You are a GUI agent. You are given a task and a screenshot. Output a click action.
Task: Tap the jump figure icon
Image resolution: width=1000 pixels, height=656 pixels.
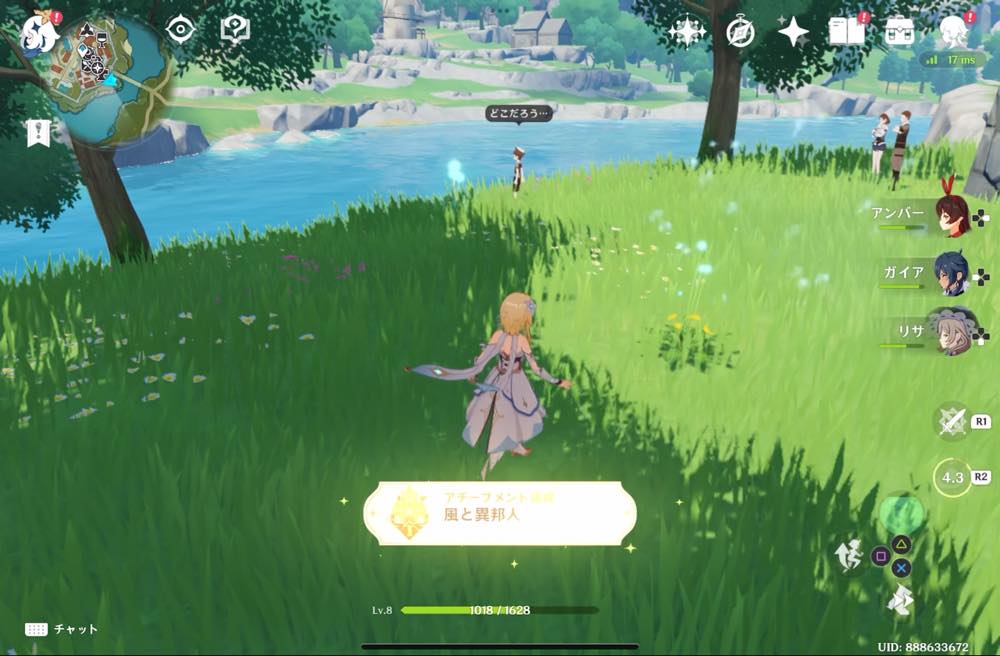851,556
